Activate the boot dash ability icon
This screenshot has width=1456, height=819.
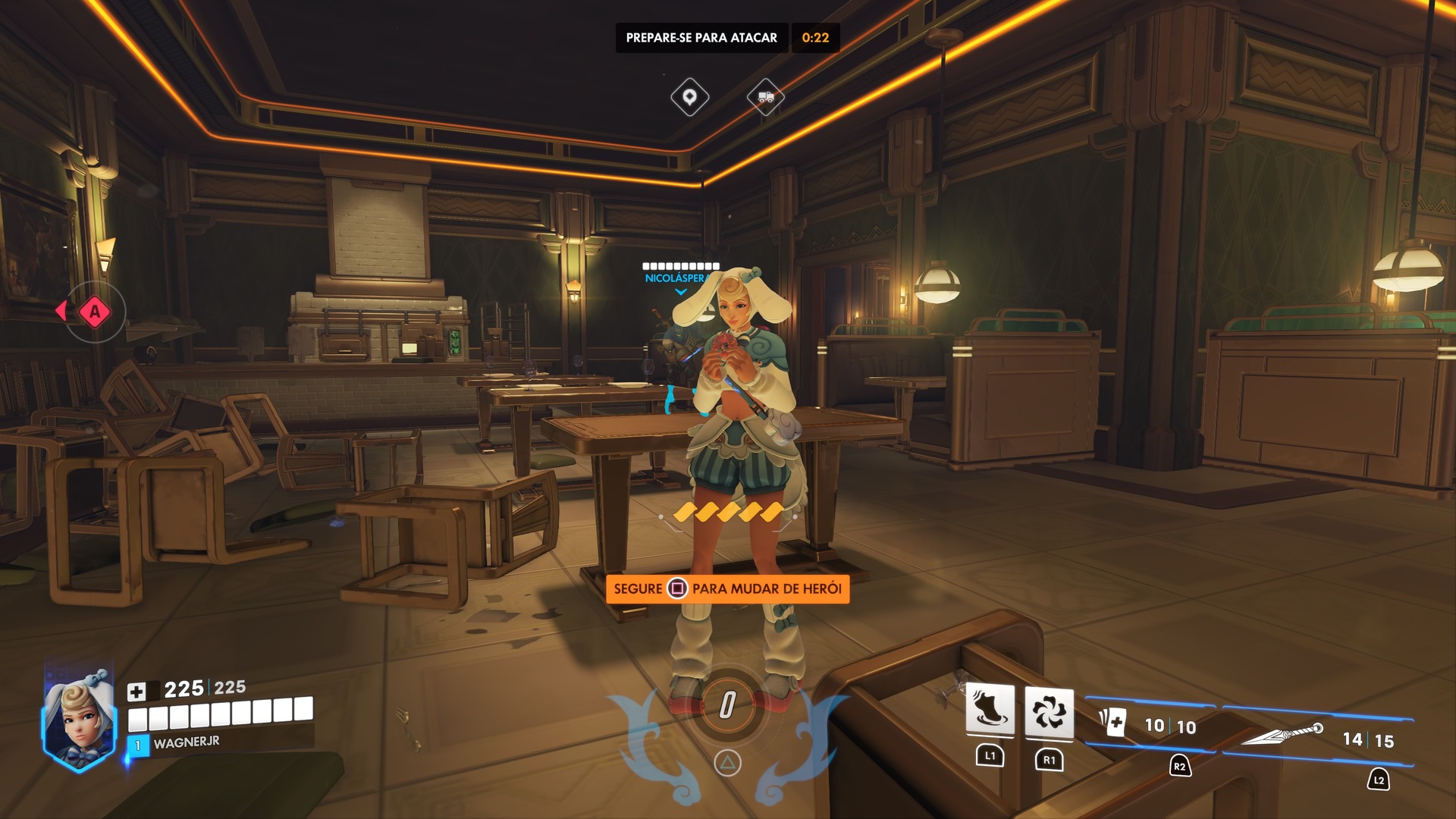(x=990, y=710)
